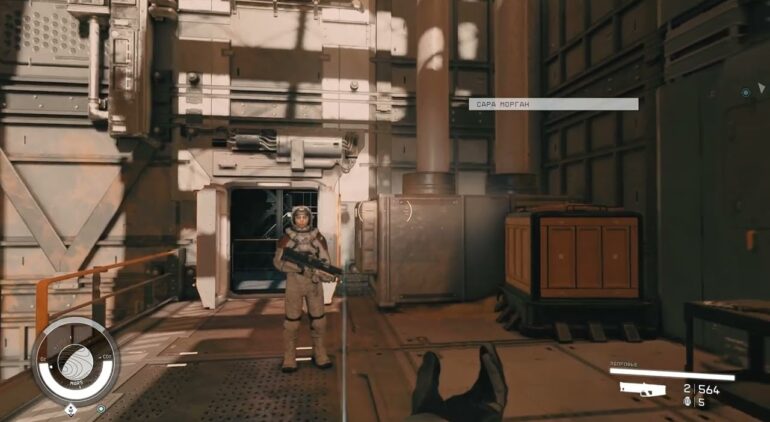This screenshot has width=770, height=422.
Task: Select the equipped rifle weapon icon
Action: 645,388
